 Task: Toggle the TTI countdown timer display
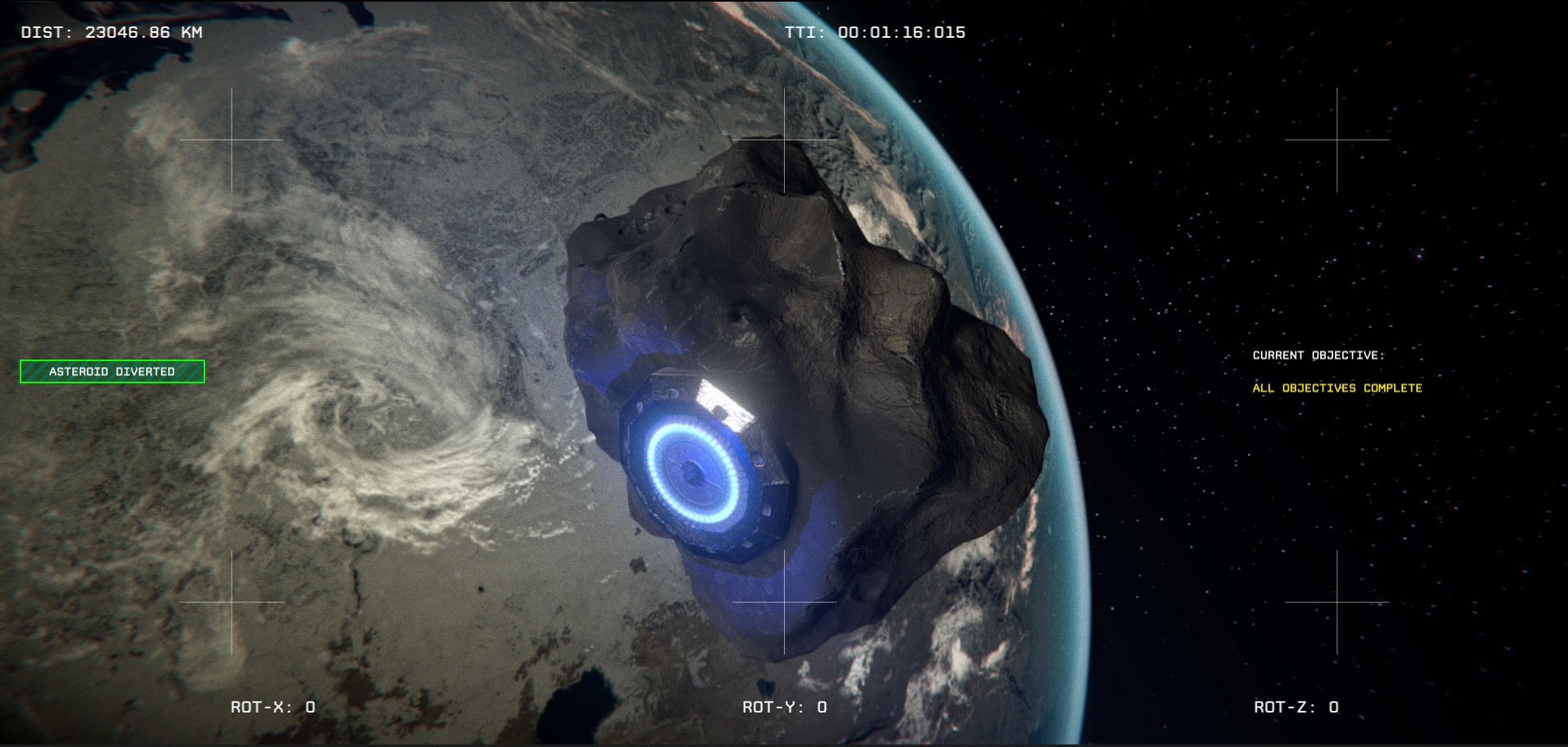876,31
